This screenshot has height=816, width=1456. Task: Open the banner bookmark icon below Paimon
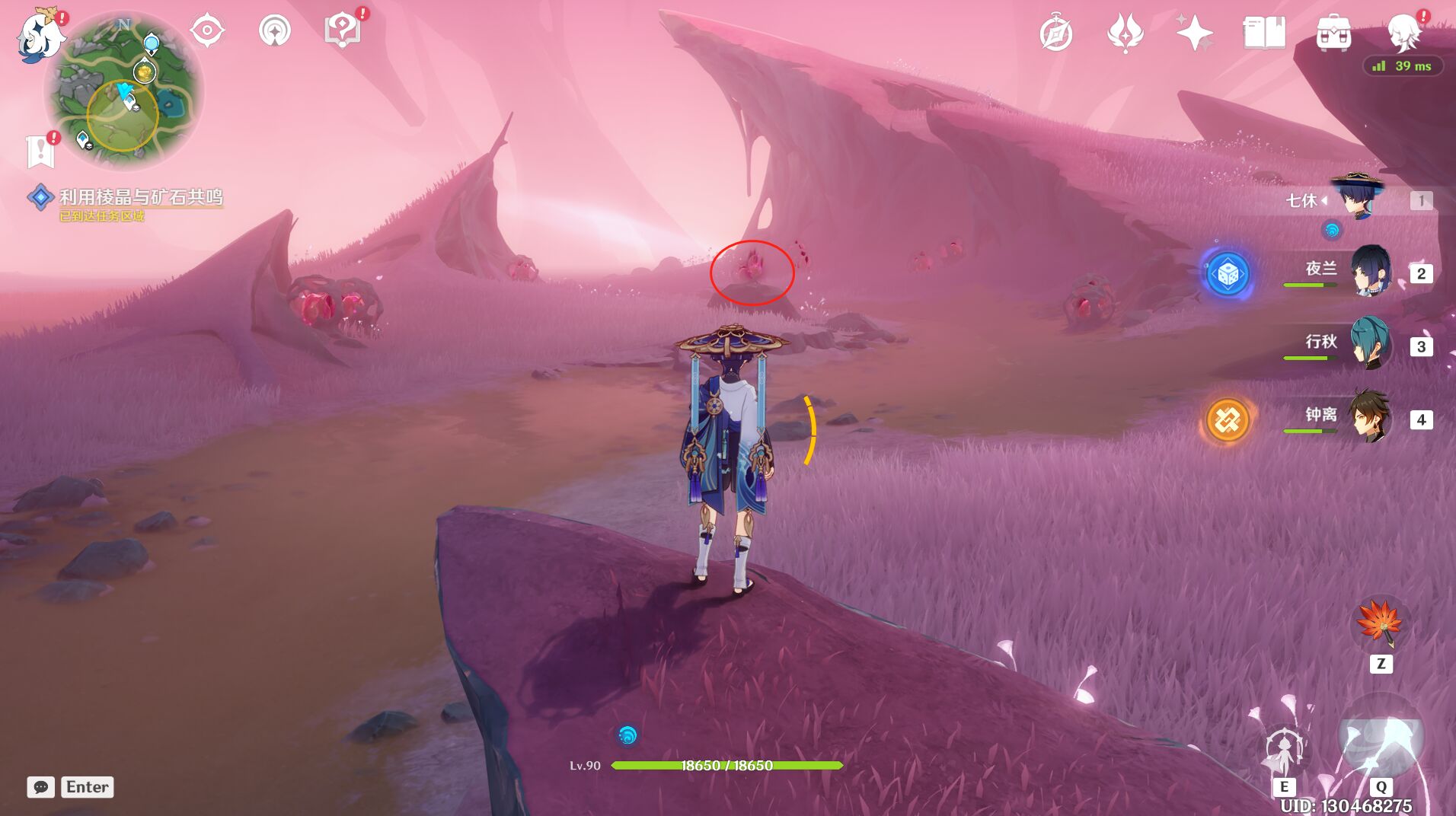pyautogui.click(x=40, y=151)
